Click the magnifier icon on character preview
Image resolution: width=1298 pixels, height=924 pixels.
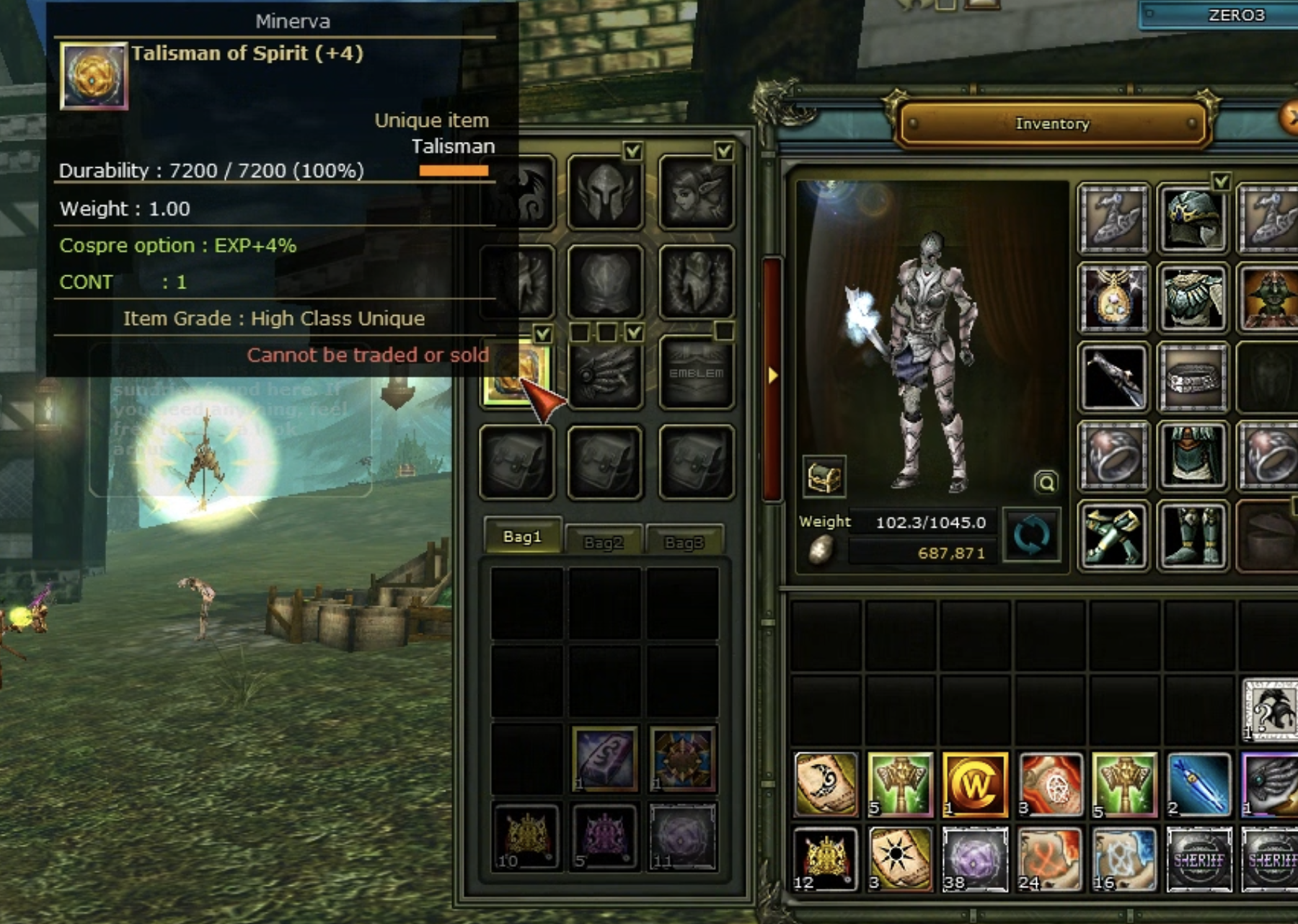pos(1046,481)
